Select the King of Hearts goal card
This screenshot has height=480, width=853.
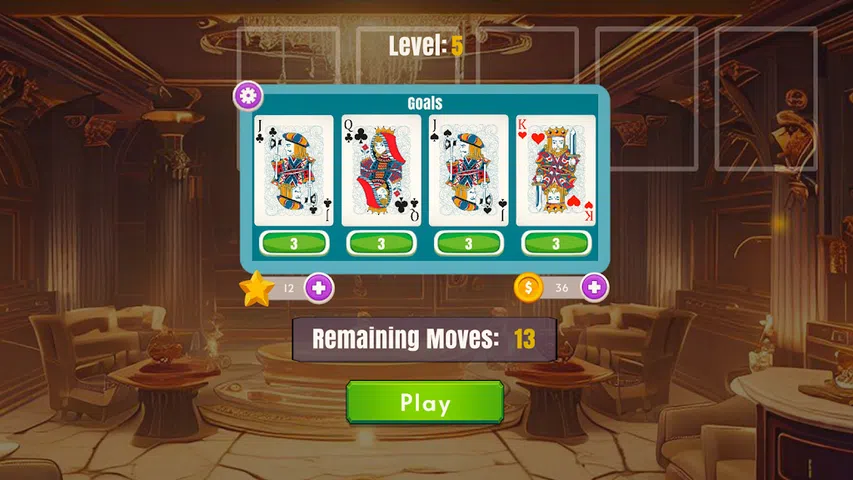click(556, 170)
